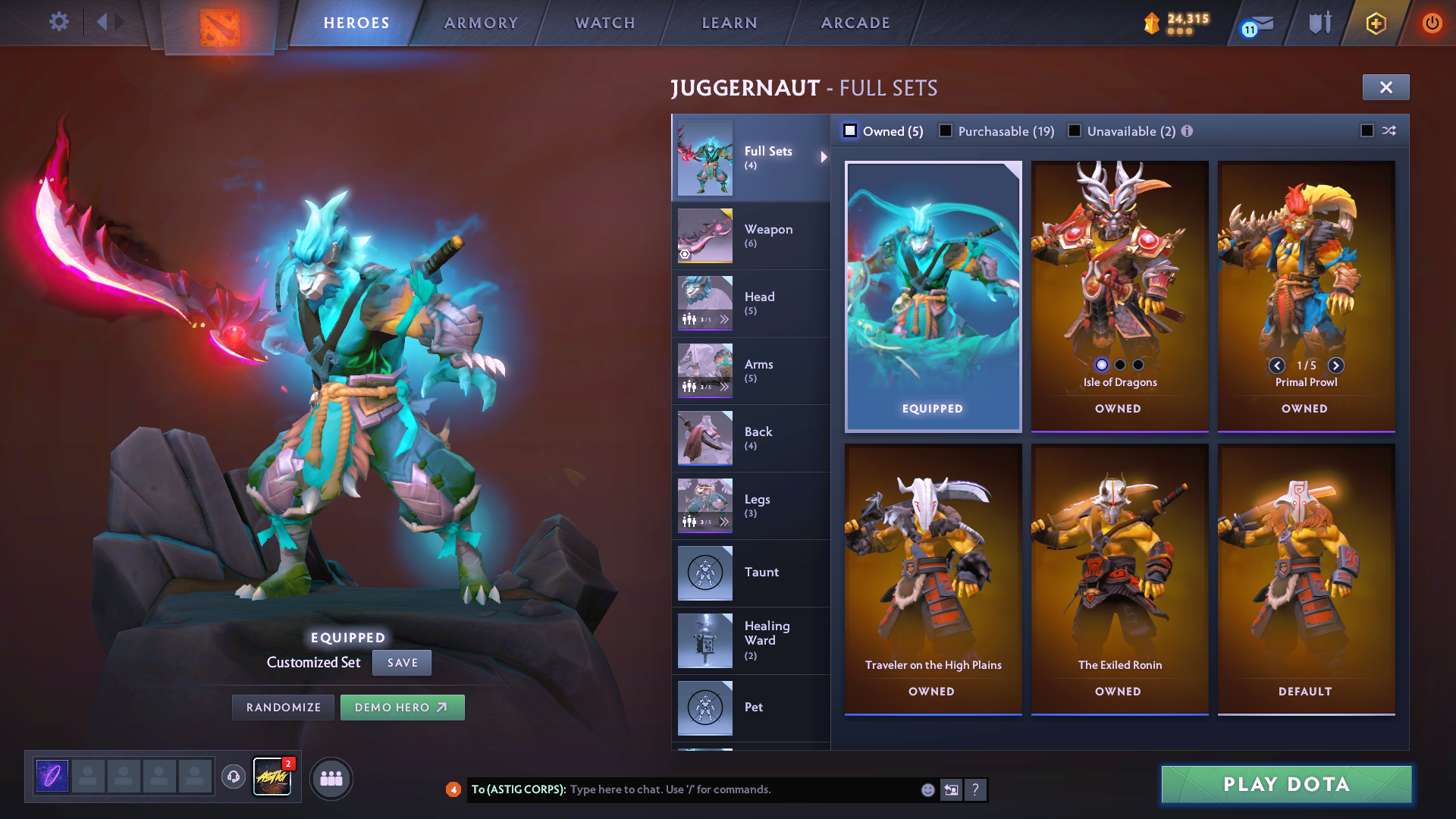1456x819 pixels.
Task: Uncheck the Owned (5) filter
Action: tap(850, 130)
